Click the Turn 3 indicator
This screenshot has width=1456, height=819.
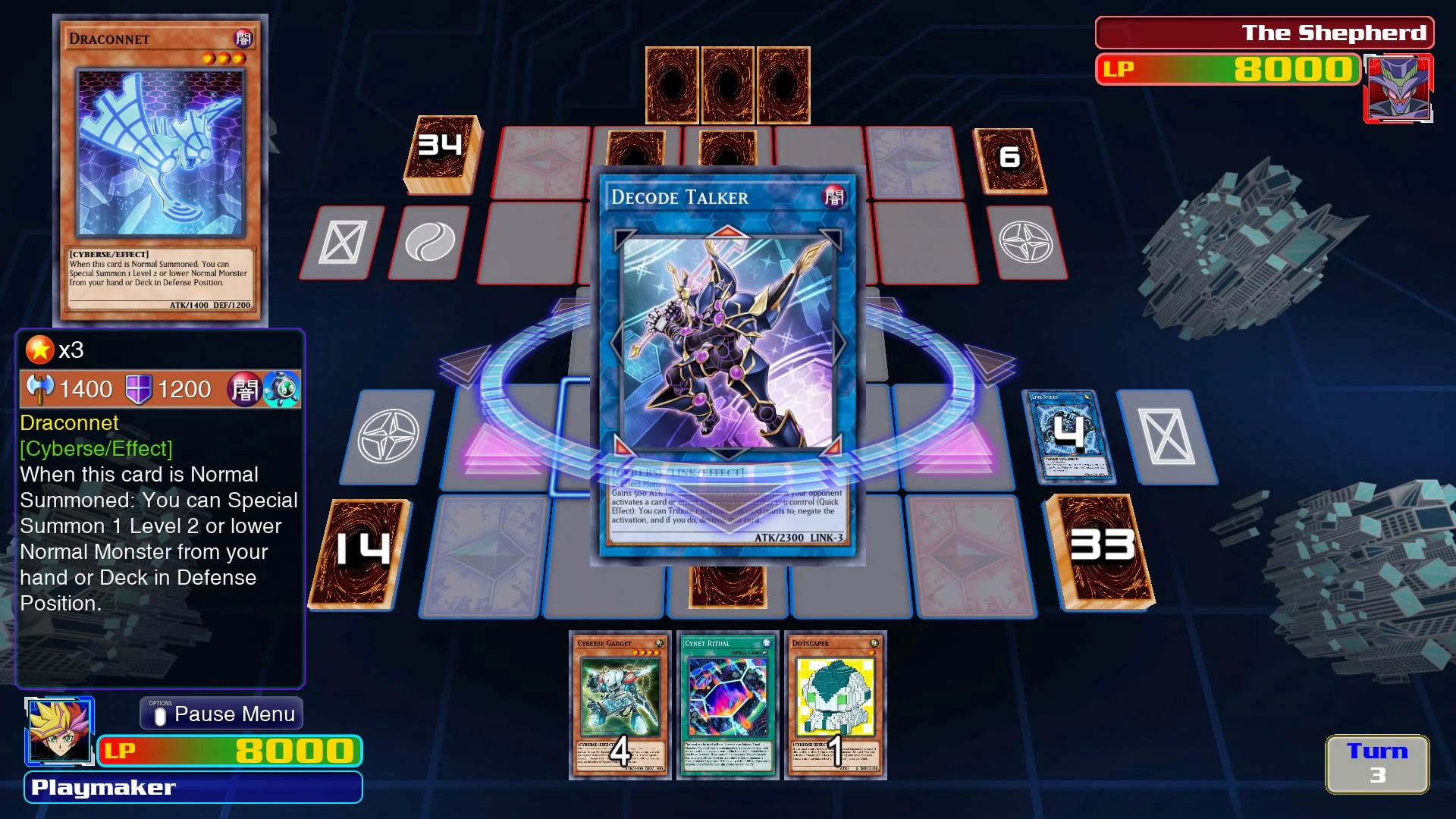click(x=1376, y=764)
